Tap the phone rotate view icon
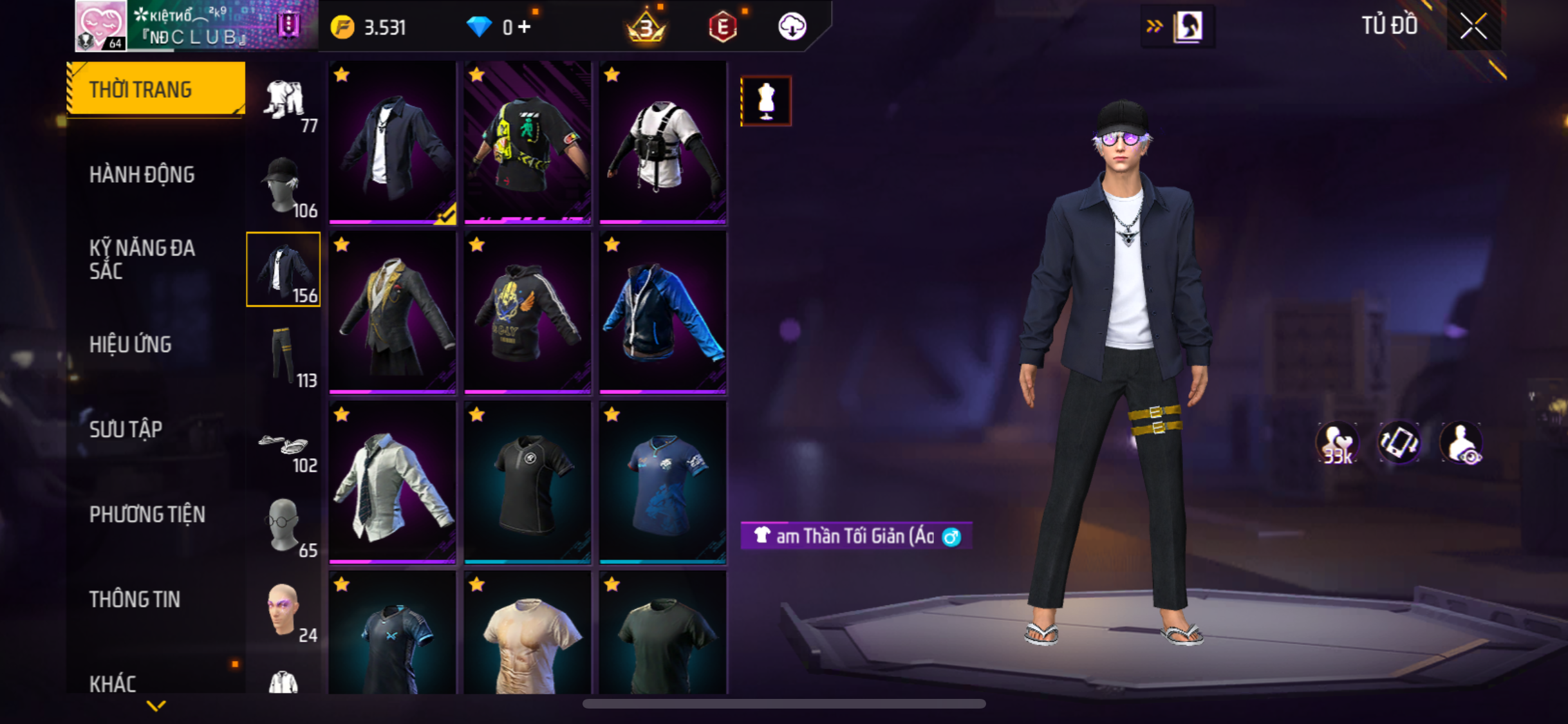This screenshot has height=724, width=1568. point(1399,443)
